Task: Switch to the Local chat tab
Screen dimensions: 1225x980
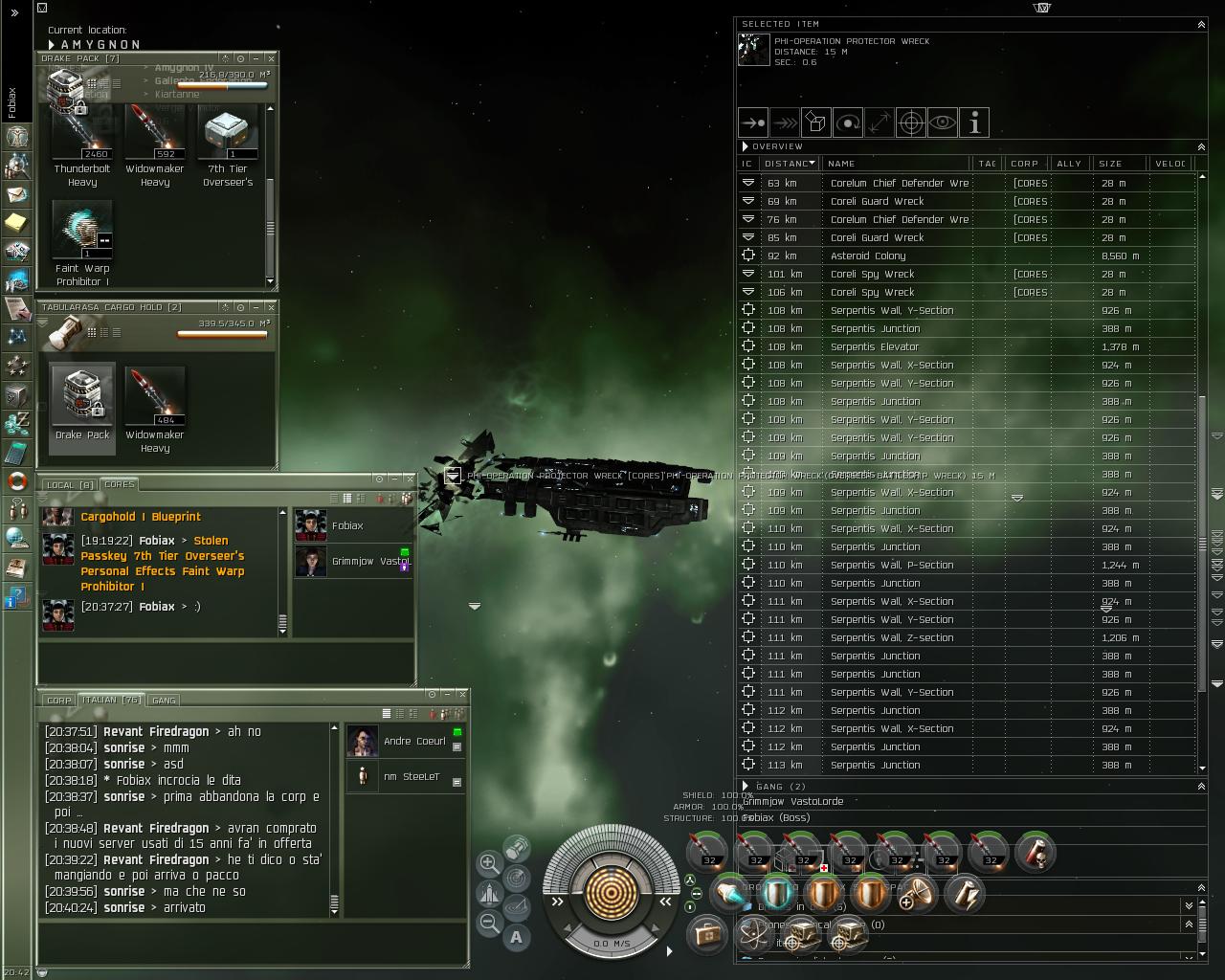Action: pyautogui.click(x=70, y=485)
